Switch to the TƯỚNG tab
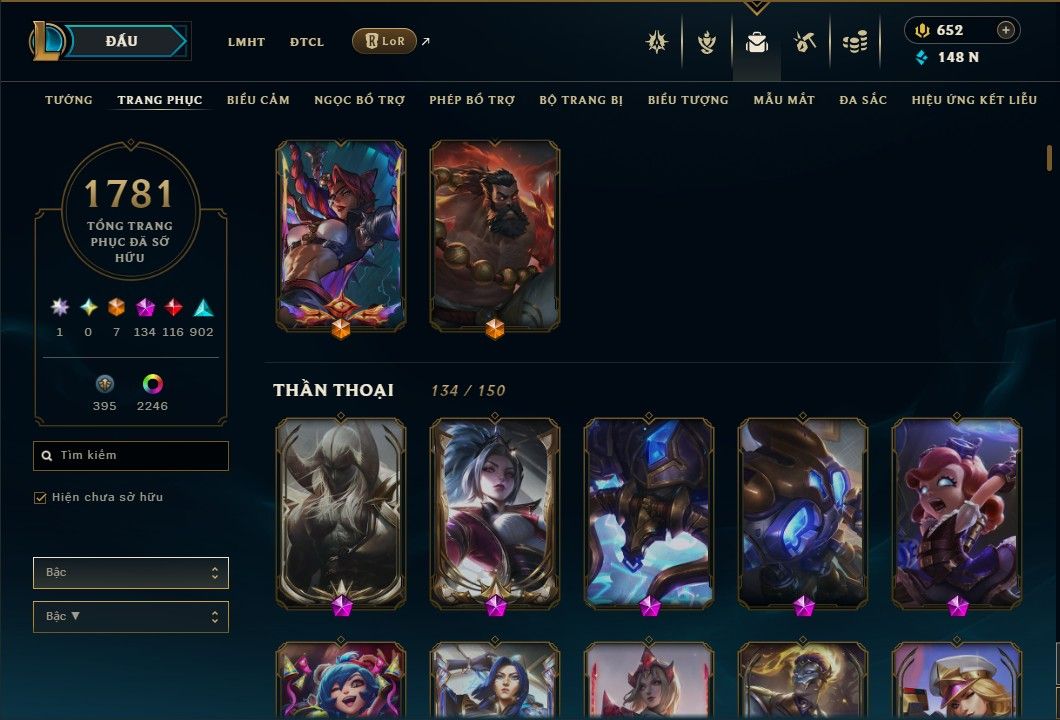 [69, 100]
